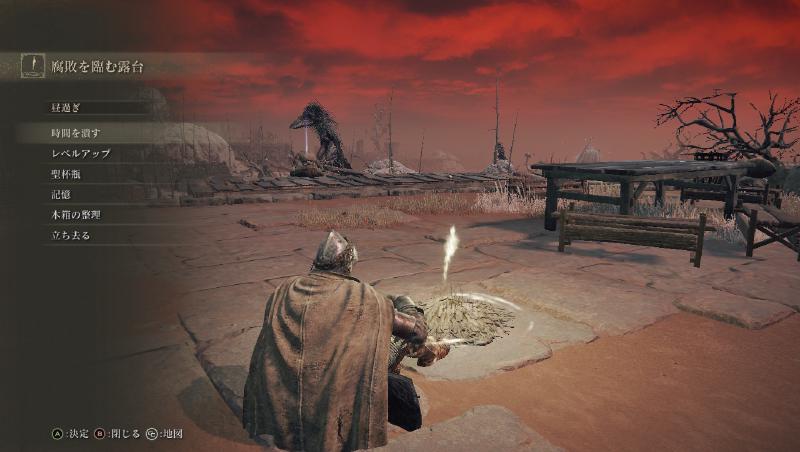Choose the 聖杯瓶 flask menu entry
Screen dimensions: 800x452
tap(67, 174)
